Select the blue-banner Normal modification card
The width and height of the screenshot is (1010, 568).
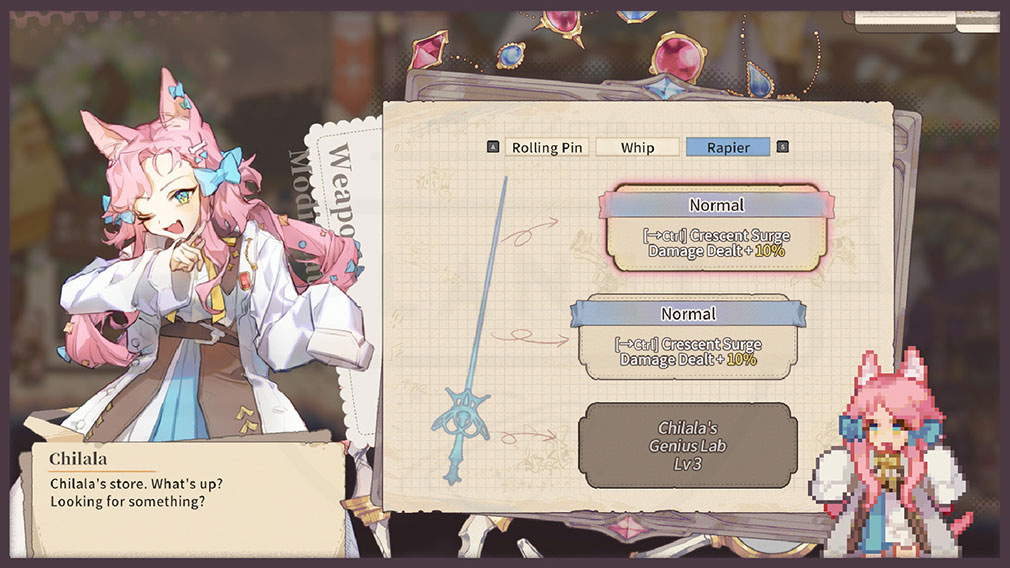coord(688,338)
